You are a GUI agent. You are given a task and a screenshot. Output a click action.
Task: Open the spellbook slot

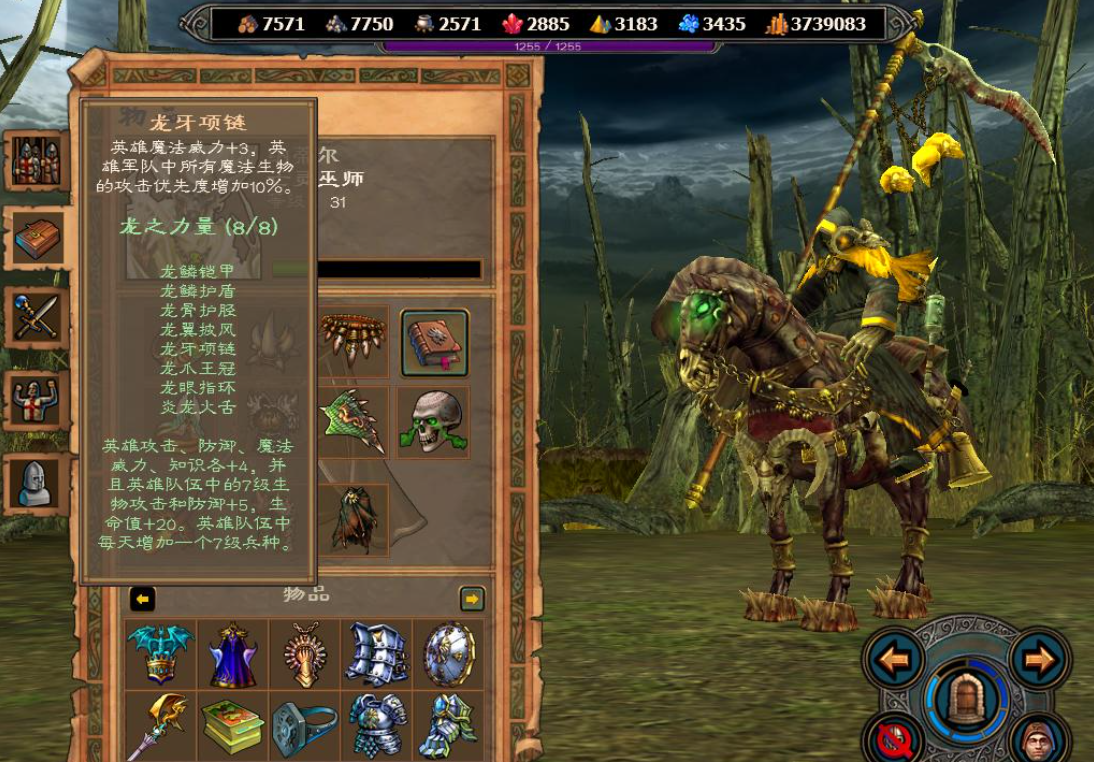[435, 343]
